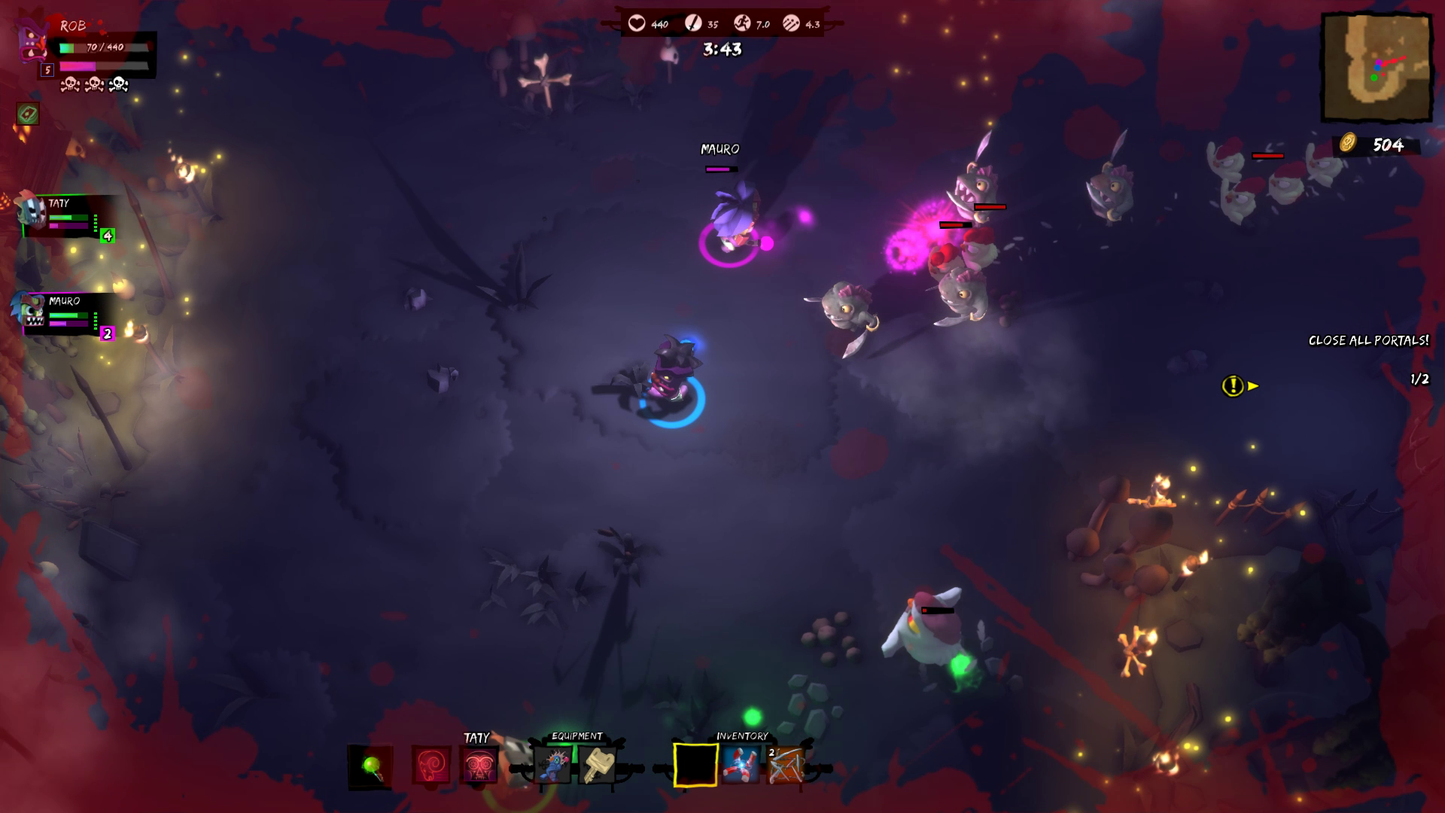Click the green card icon below Rob's panel

pyautogui.click(x=28, y=112)
